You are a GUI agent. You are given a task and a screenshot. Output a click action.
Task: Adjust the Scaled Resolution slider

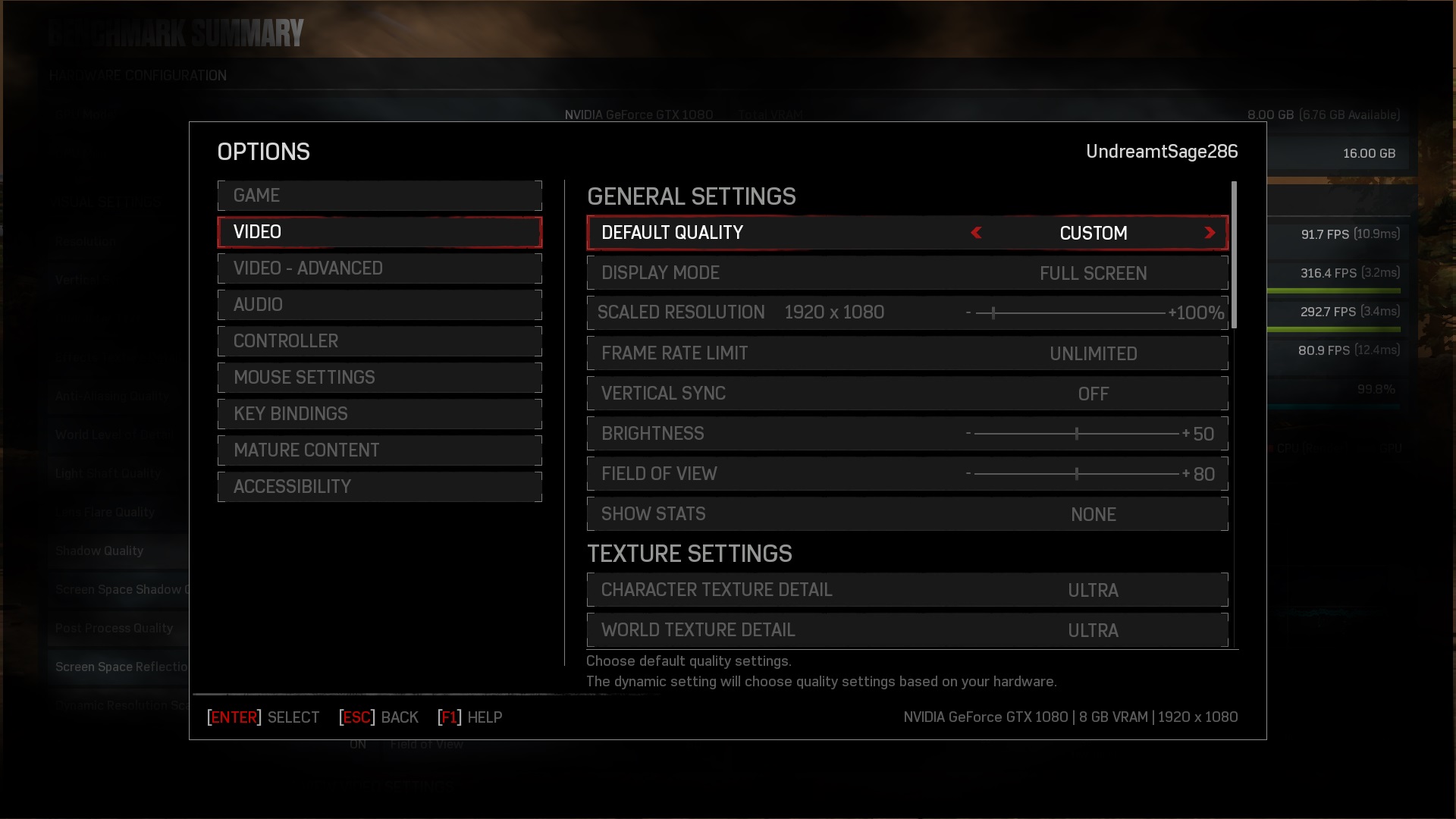[x=1069, y=312]
